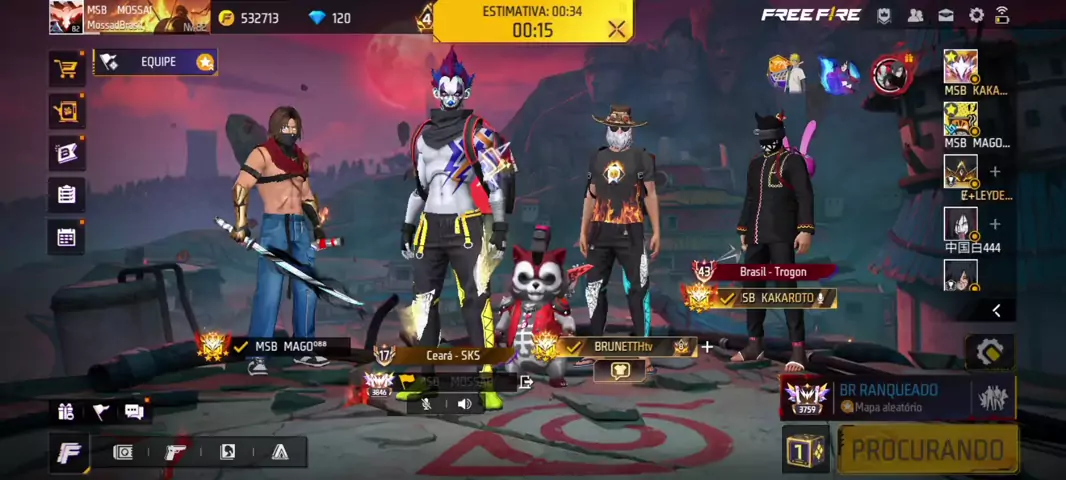Open the shopping cart store
This screenshot has height=480, width=1066.
(x=66, y=69)
